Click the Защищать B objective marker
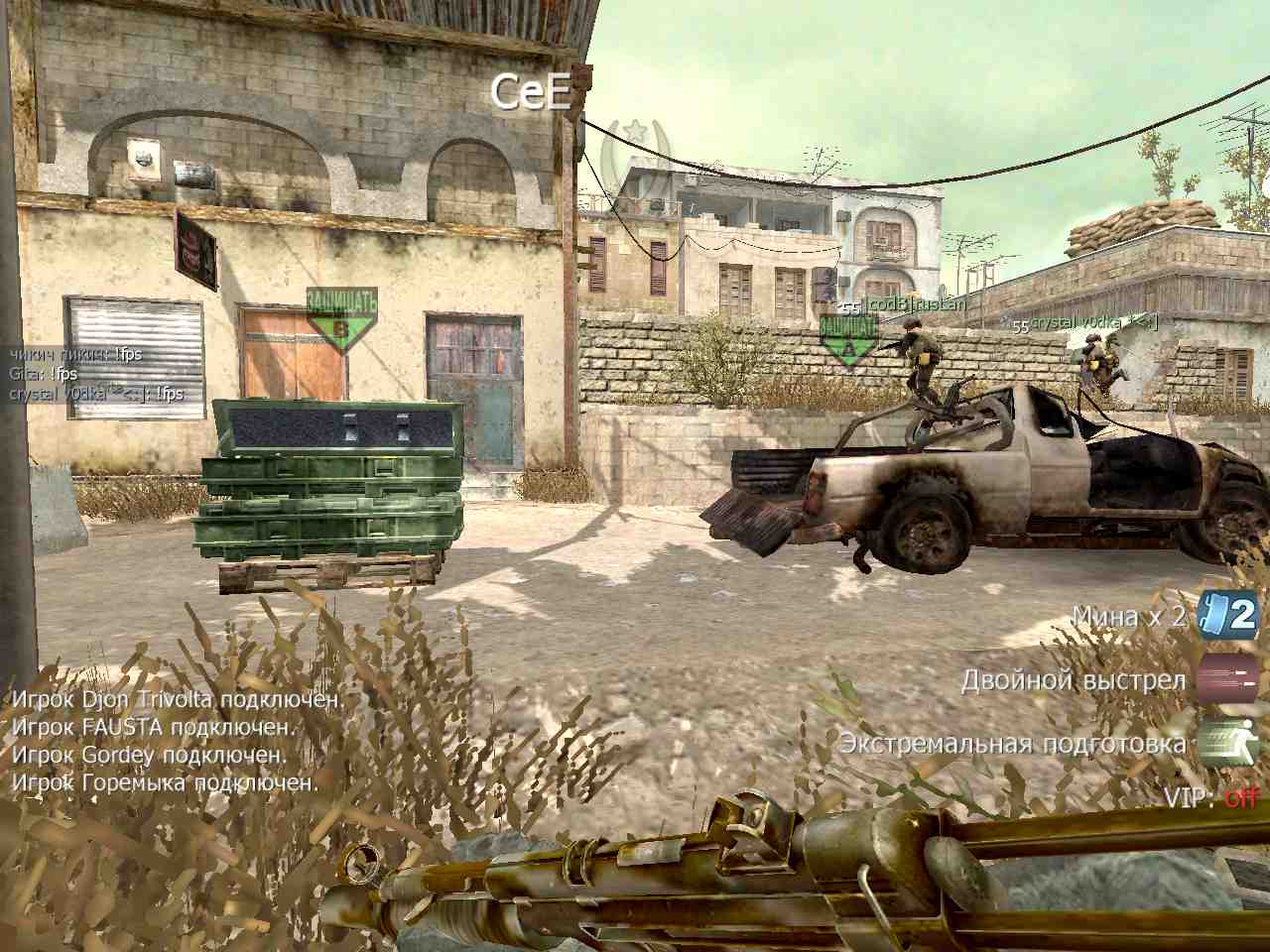 click(341, 319)
